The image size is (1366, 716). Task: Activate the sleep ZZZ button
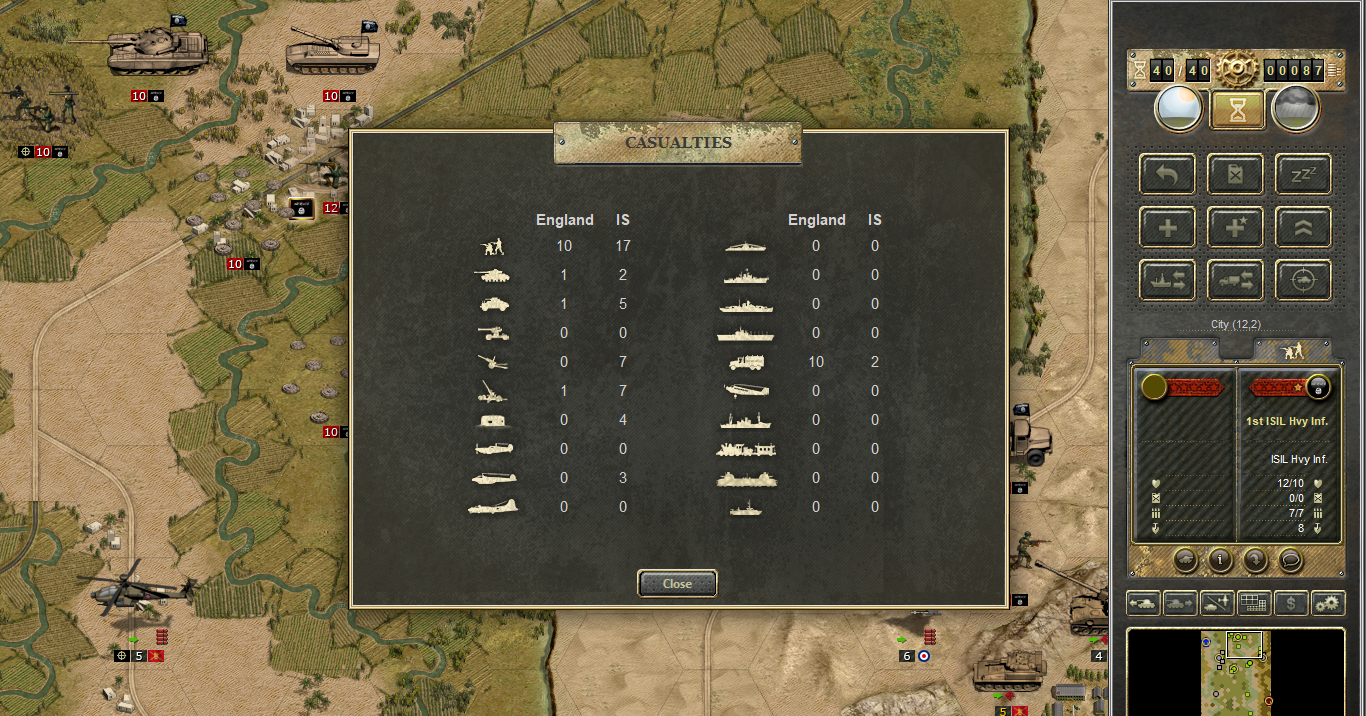click(1303, 174)
